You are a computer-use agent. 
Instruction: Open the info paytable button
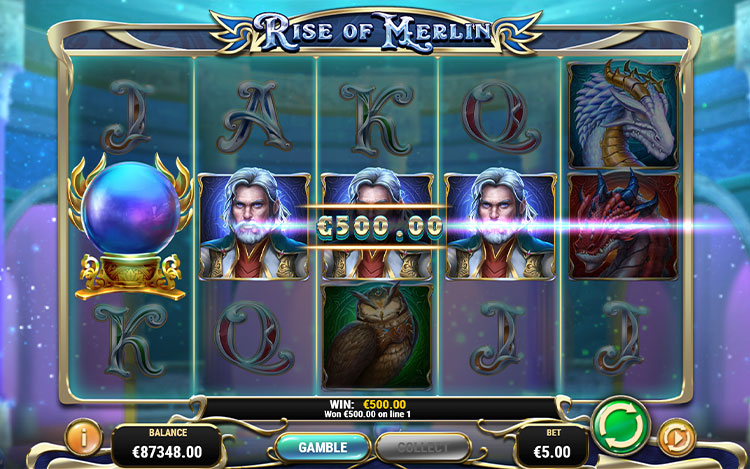83,439
